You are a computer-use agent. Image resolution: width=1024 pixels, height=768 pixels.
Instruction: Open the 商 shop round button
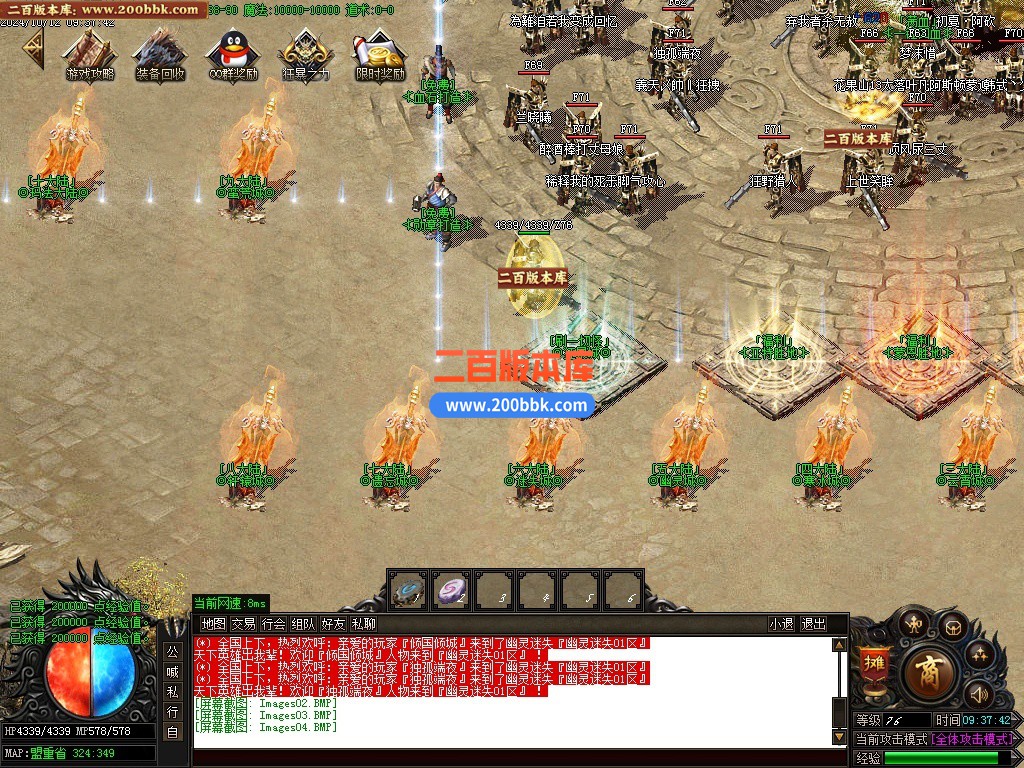pyautogui.click(x=927, y=672)
